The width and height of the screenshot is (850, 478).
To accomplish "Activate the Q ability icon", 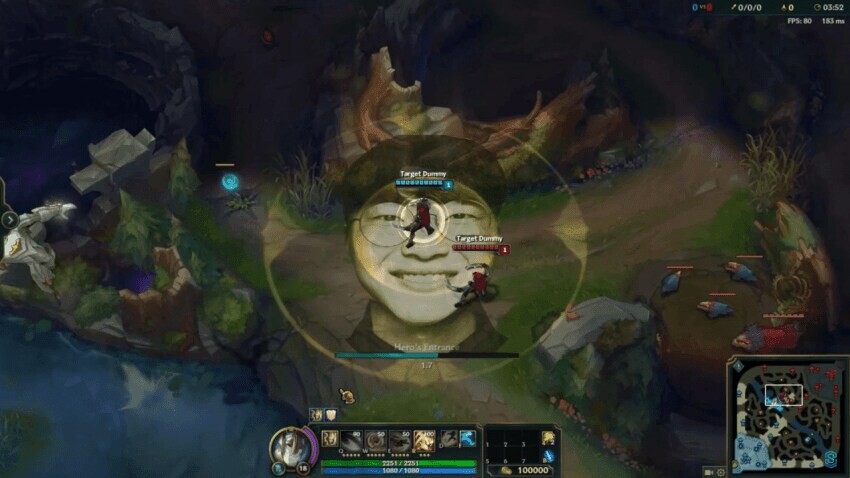I will point(352,439).
